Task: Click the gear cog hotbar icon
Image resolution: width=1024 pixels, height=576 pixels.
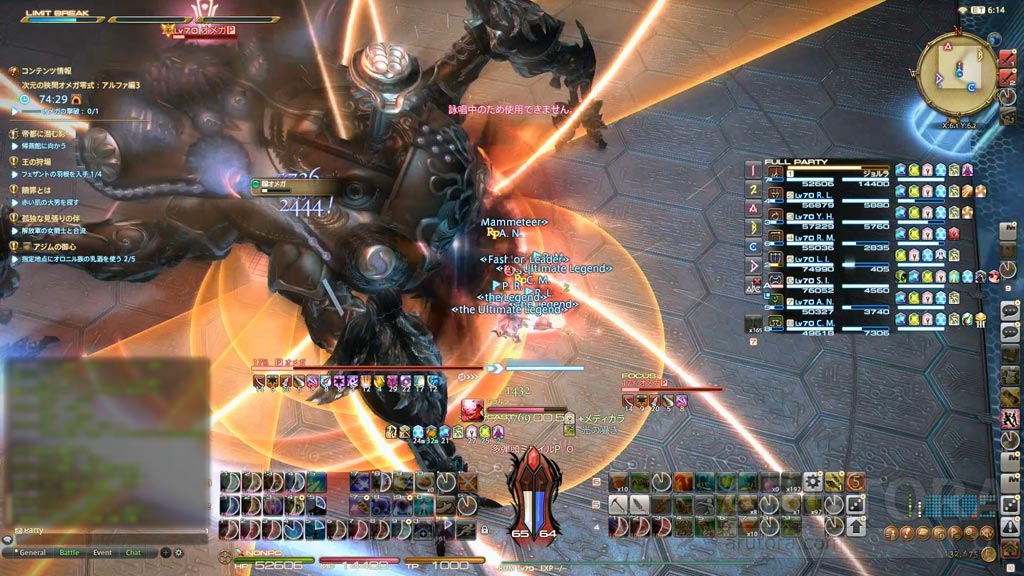Action: (813, 481)
